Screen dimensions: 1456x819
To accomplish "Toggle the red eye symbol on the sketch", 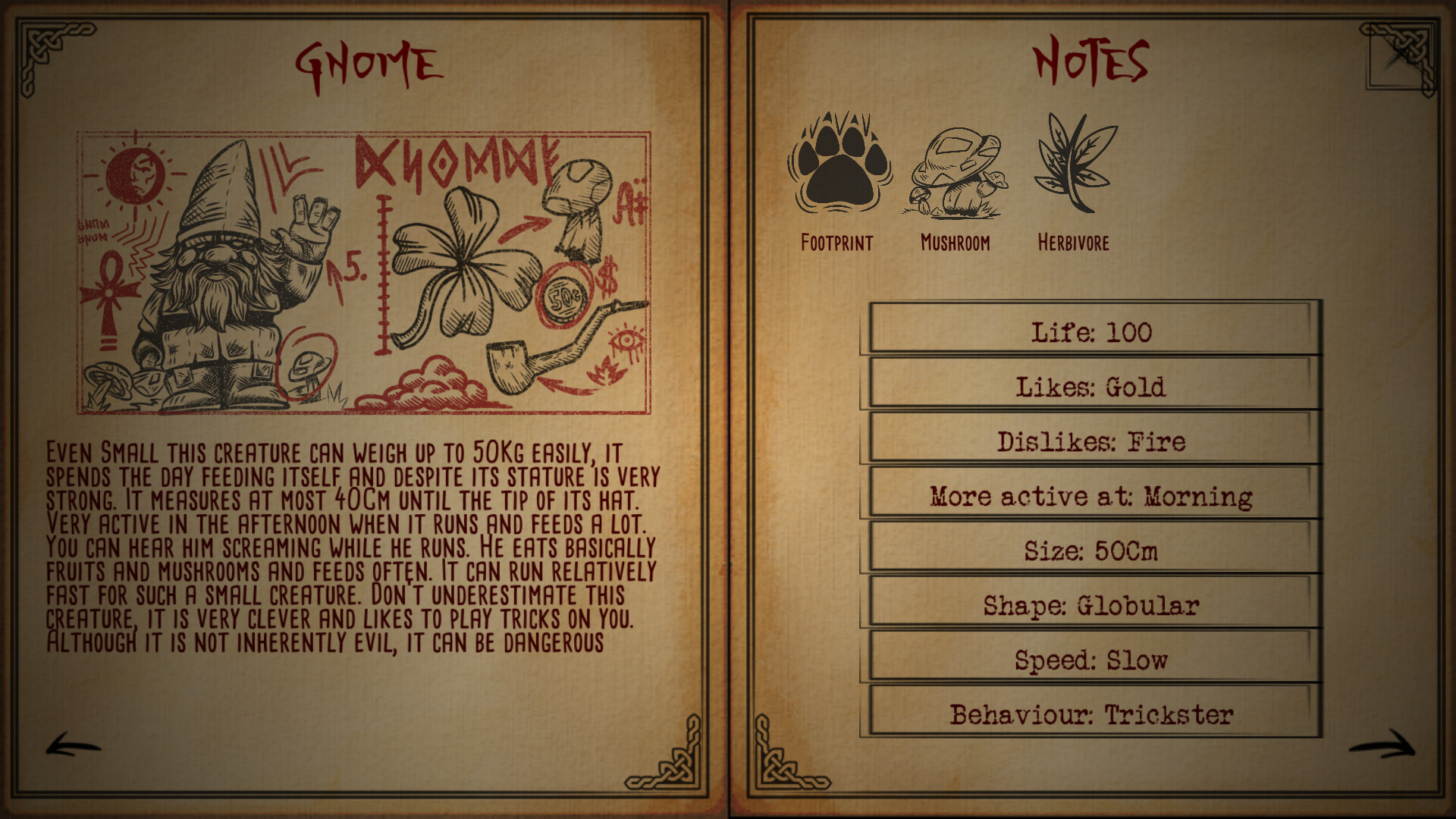I will click(626, 339).
